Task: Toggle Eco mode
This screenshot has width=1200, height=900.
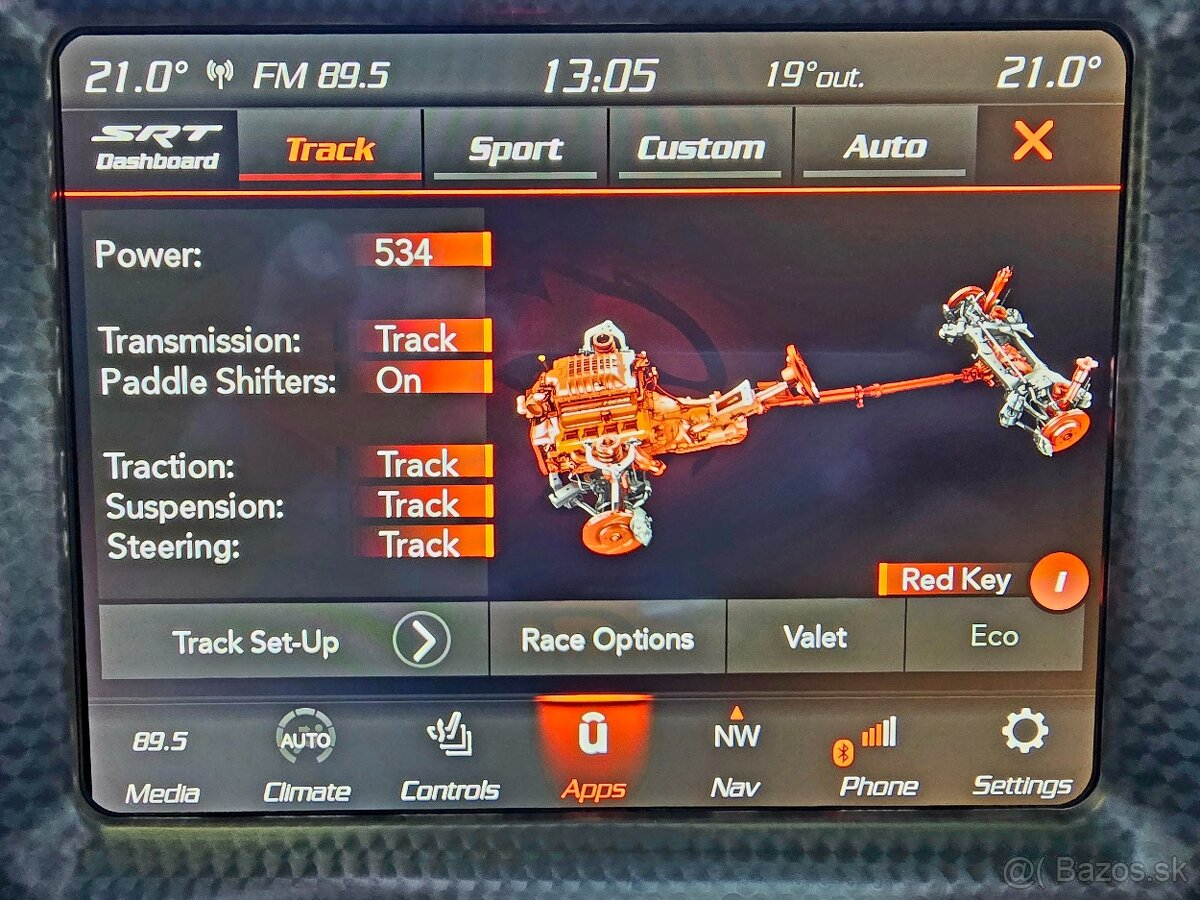Action: [993, 636]
